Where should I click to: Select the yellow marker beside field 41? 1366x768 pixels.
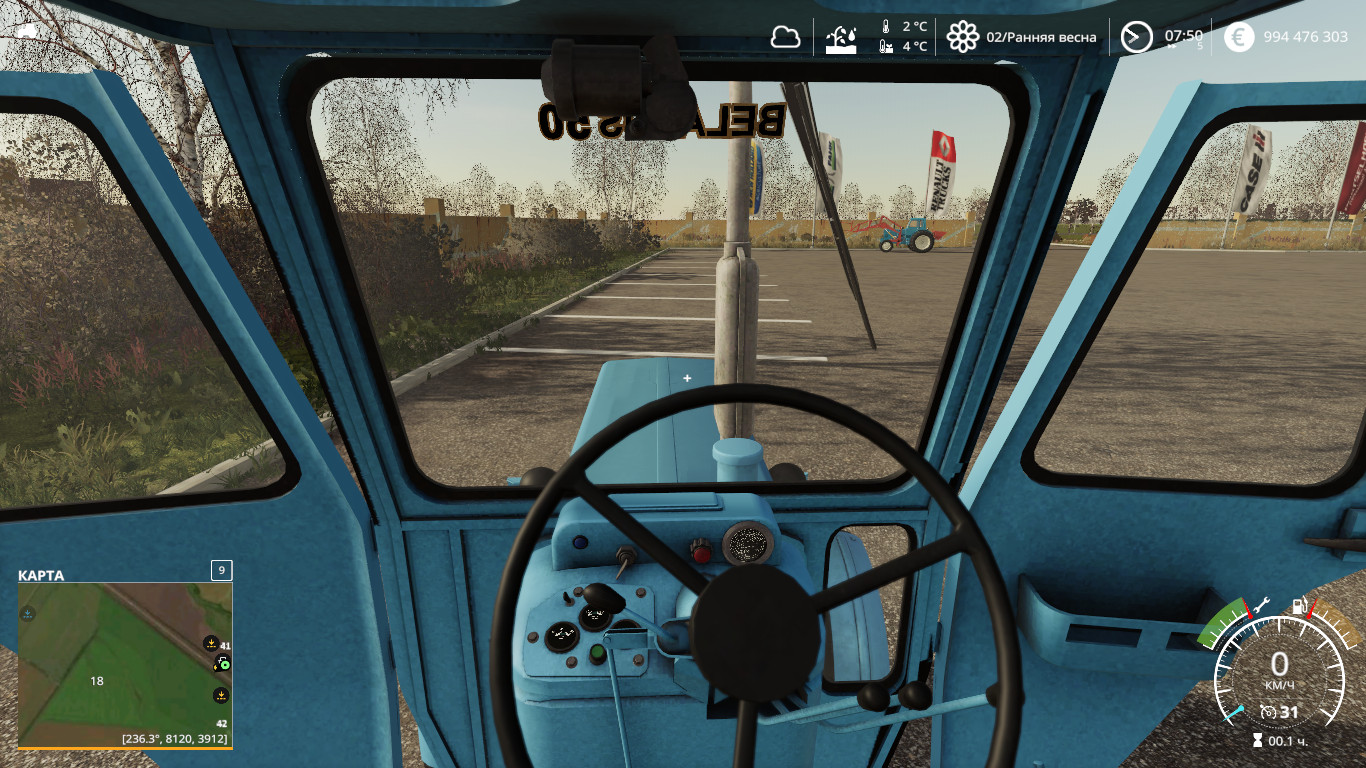click(211, 643)
